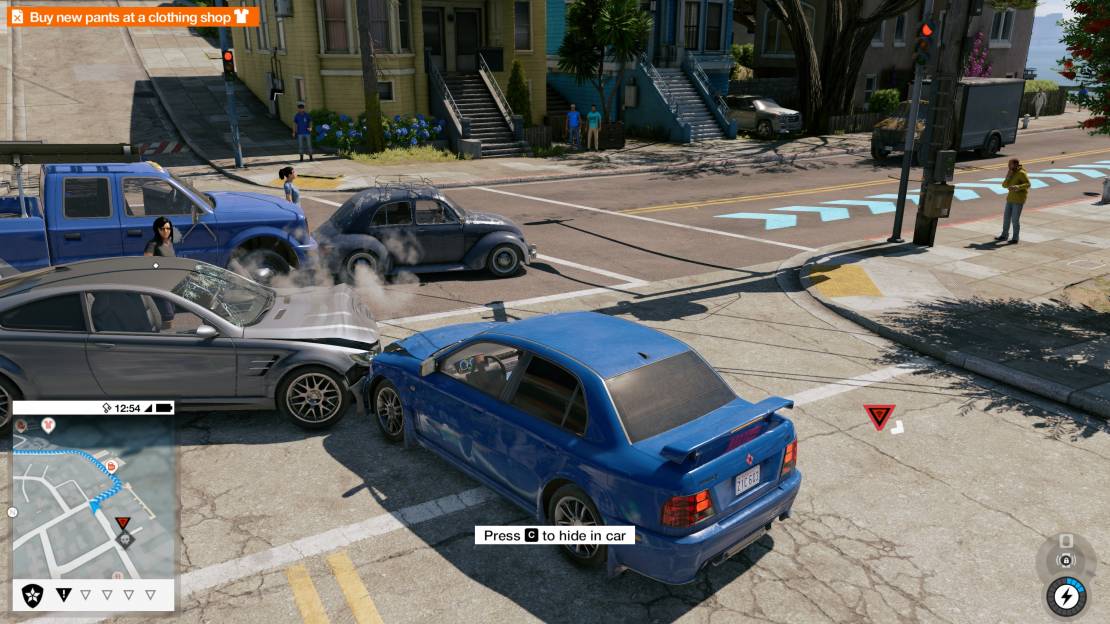1110x624 pixels.
Task: Select the orange shopping bag minimap marker
Action: point(111,466)
